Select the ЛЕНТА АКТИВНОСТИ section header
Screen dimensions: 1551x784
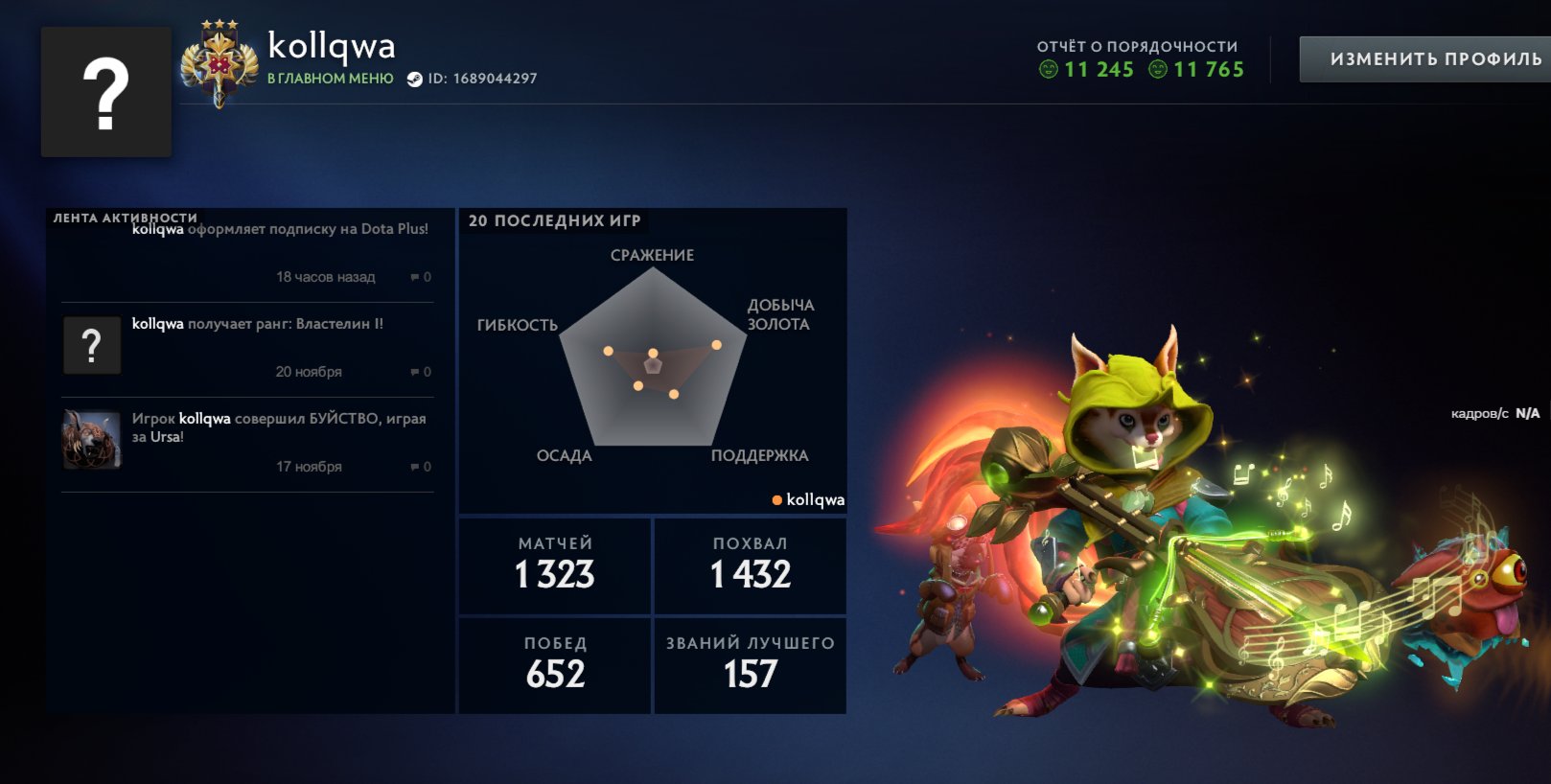pos(126,218)
